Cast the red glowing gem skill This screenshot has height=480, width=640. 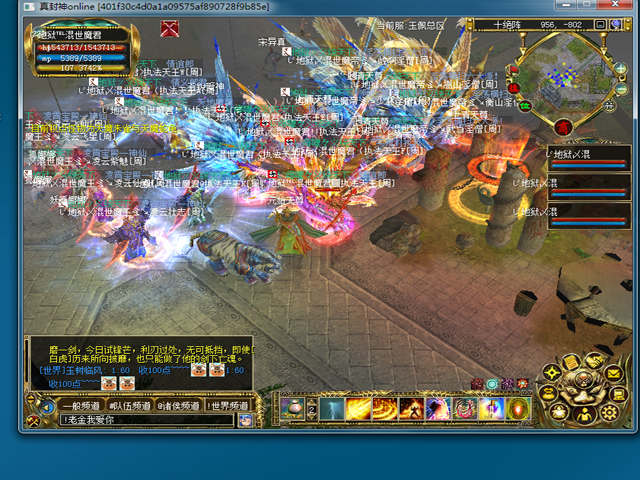click(518, 409)
